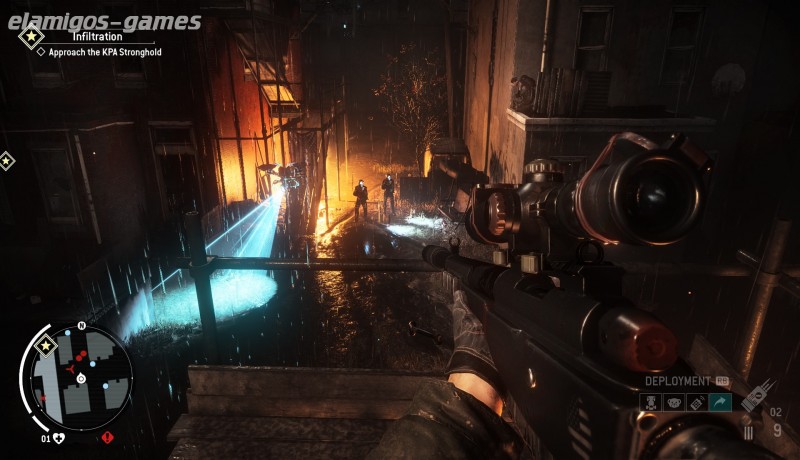Screen dimensions: 800x460
Task: Choose the teddy bear deployment slot
Action: click(x=673, y=402)
